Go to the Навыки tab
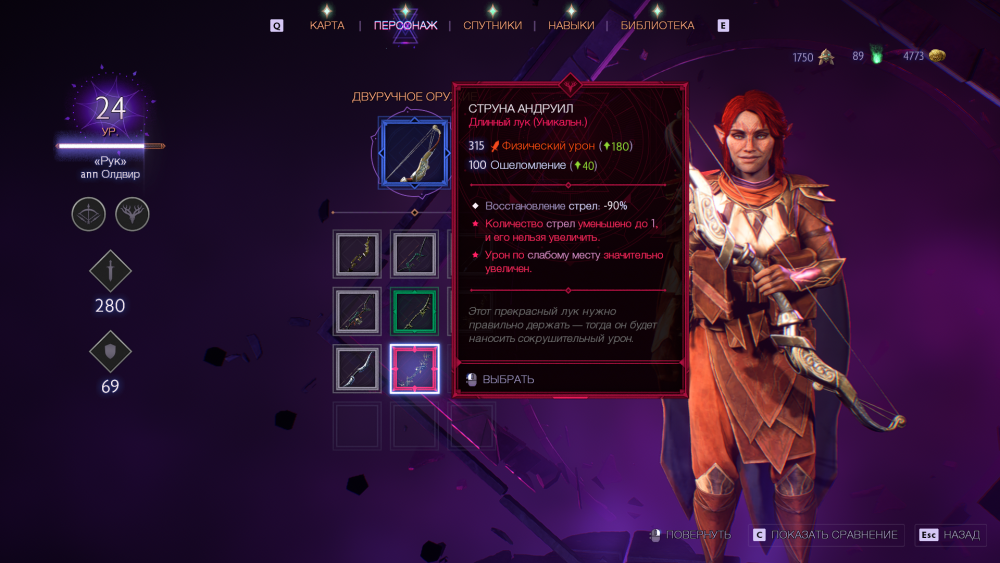The image size is (1000, 563). click(571, 25)
